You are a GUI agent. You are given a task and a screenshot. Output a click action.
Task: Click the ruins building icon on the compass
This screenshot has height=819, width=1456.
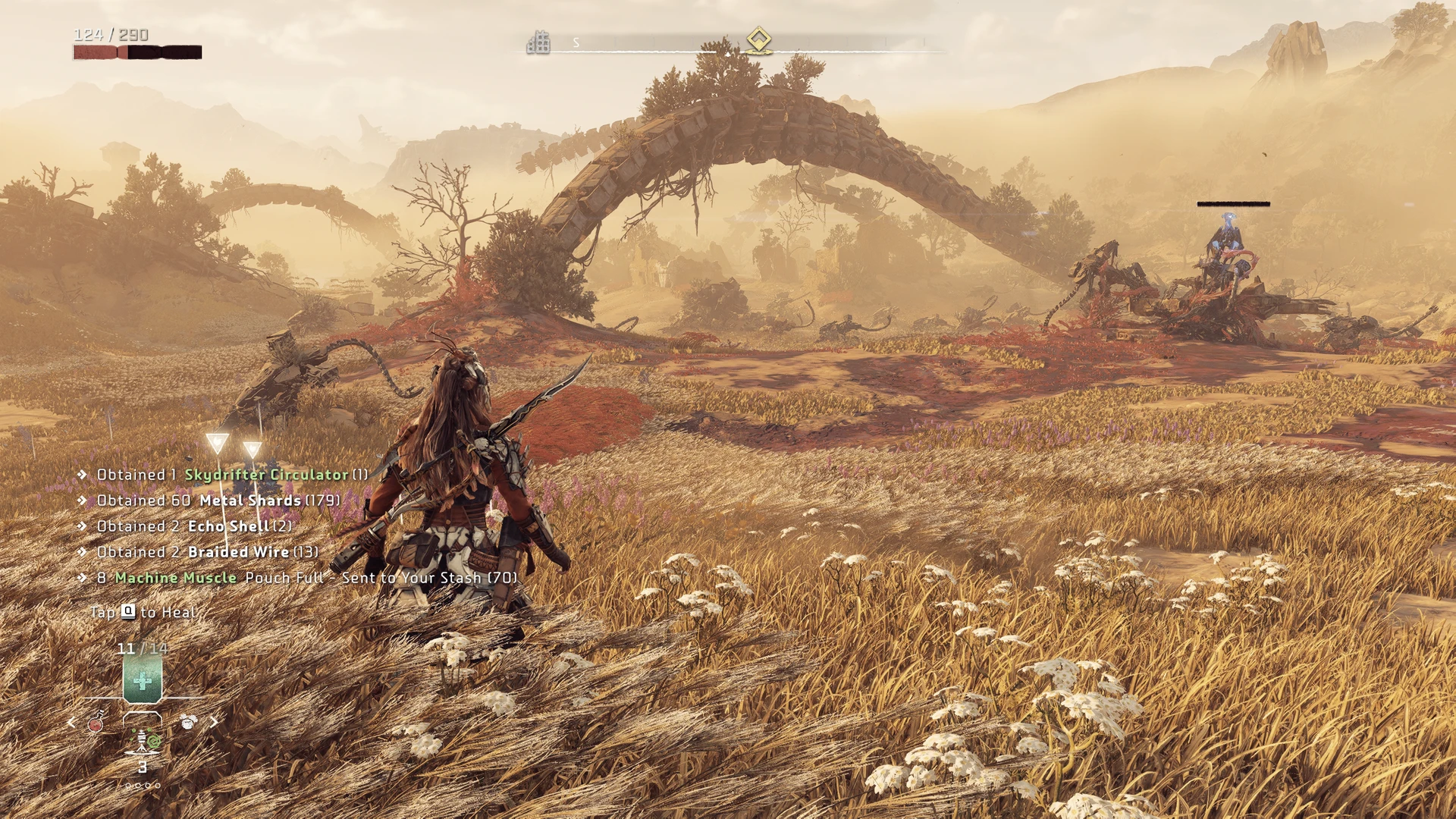tap(538, 42)
